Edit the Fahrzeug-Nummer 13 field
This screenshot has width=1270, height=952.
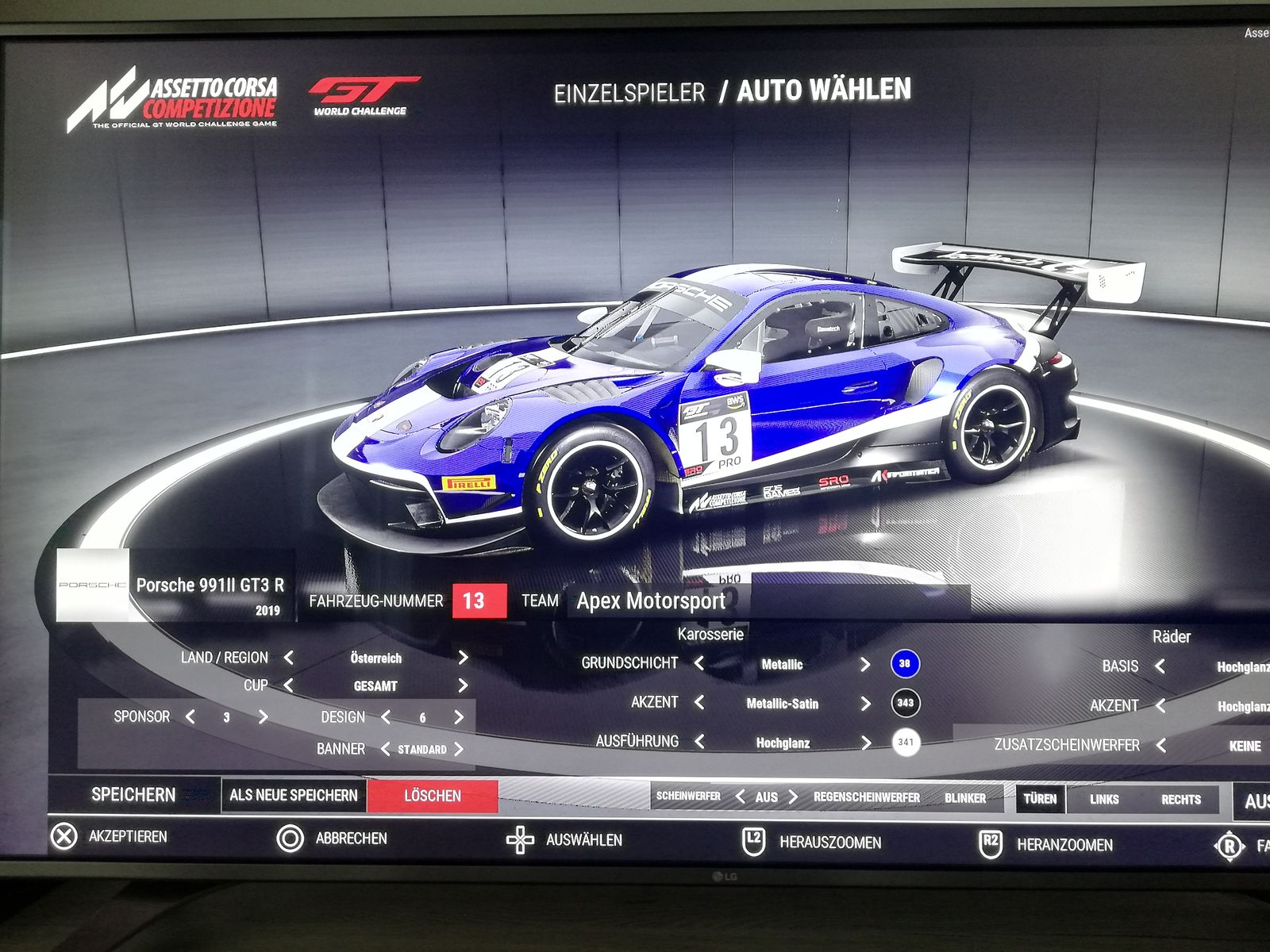coord(479,601)
